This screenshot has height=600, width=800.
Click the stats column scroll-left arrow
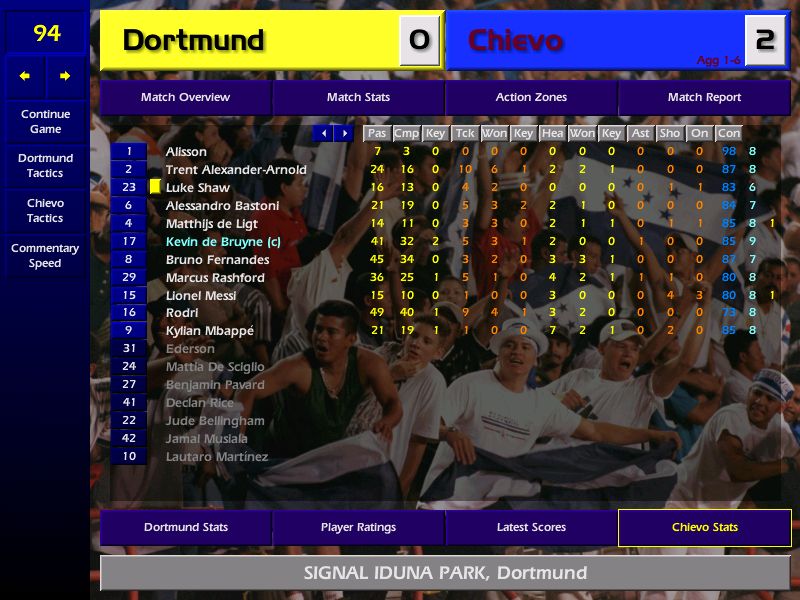click(323, 133)
